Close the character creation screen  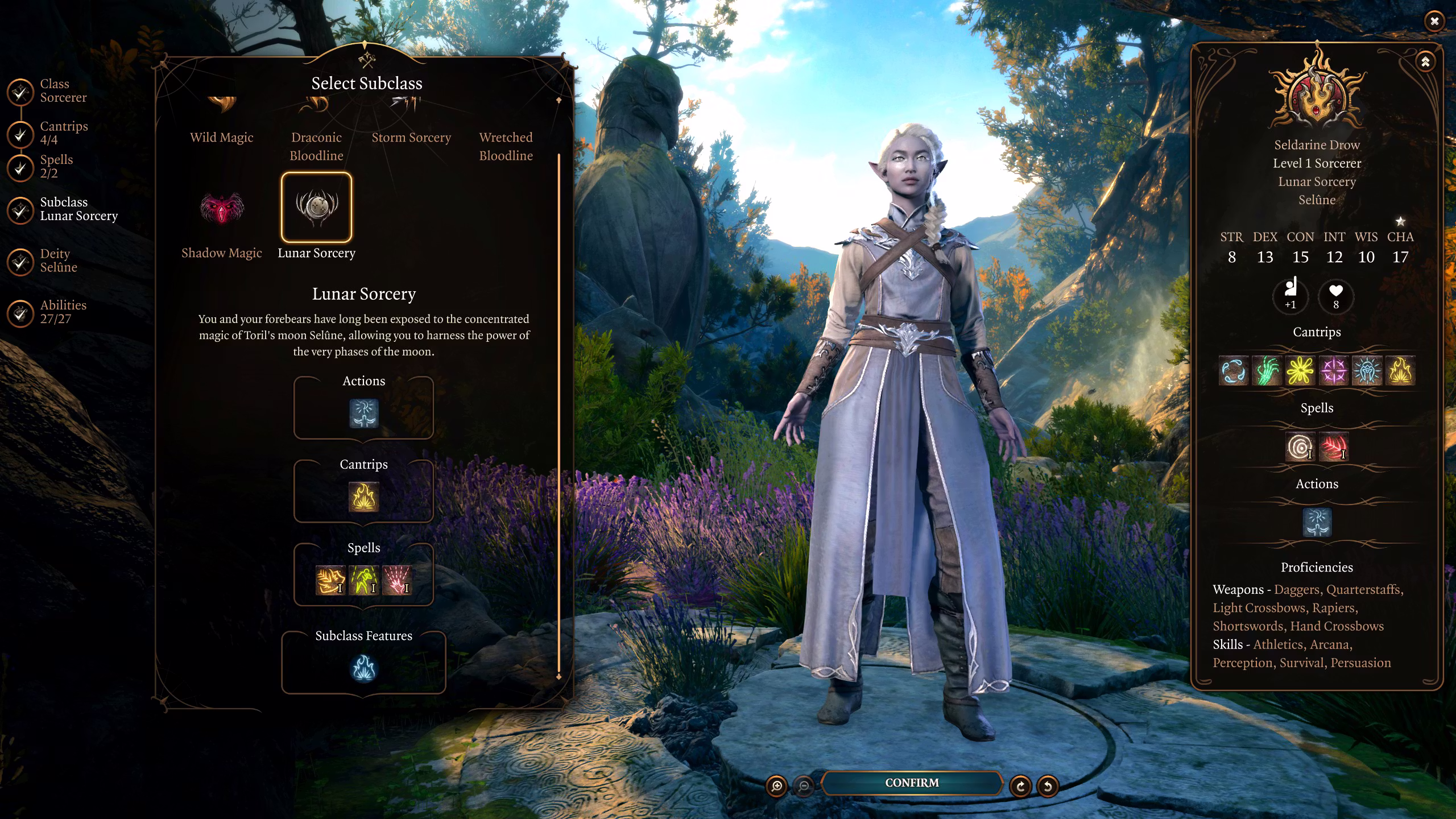coord(1434,22)
